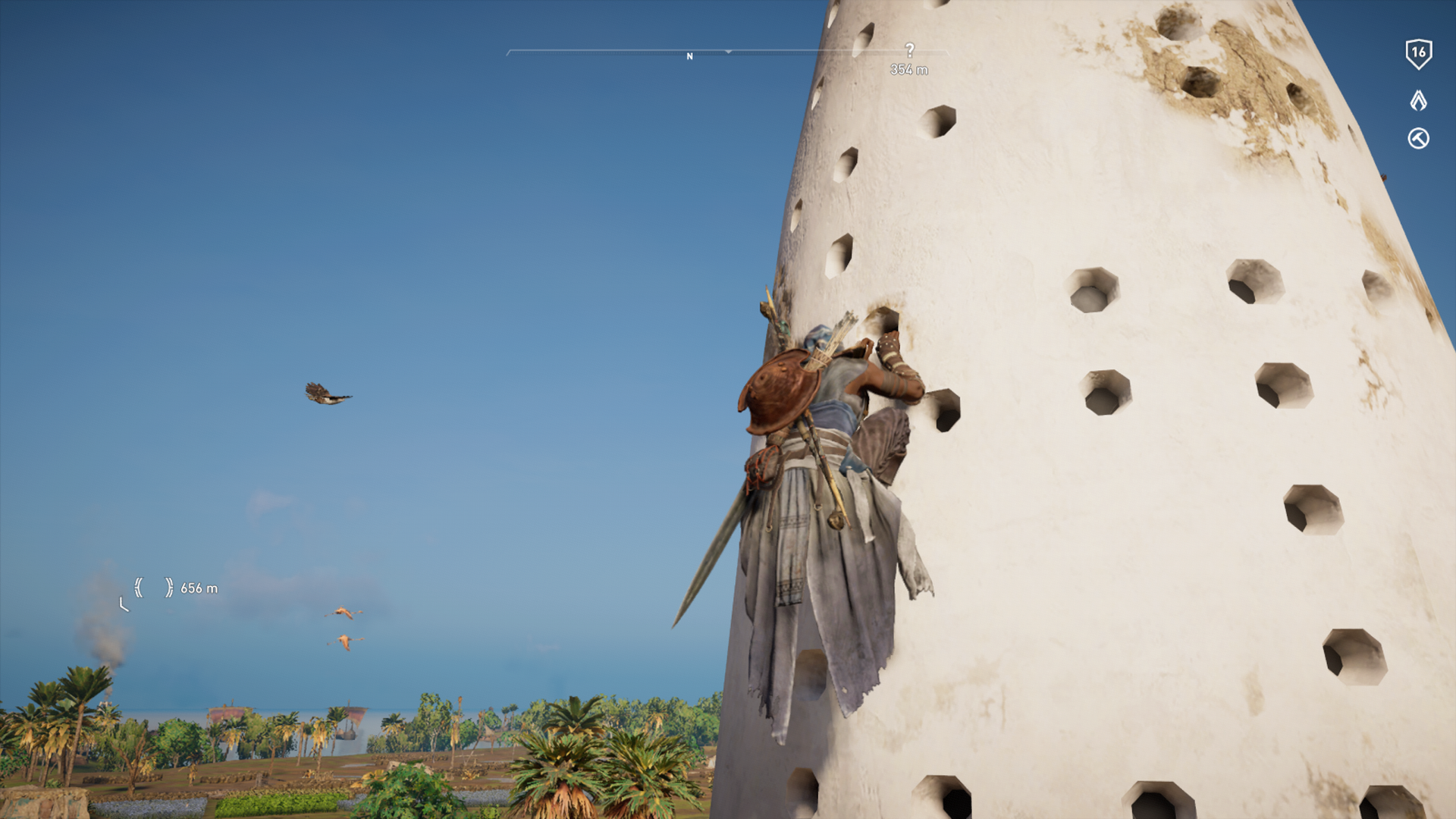Select the flame icon below the level badge
The image size is (1456, 819).
pyautogui.click(x=1418, y=100)
